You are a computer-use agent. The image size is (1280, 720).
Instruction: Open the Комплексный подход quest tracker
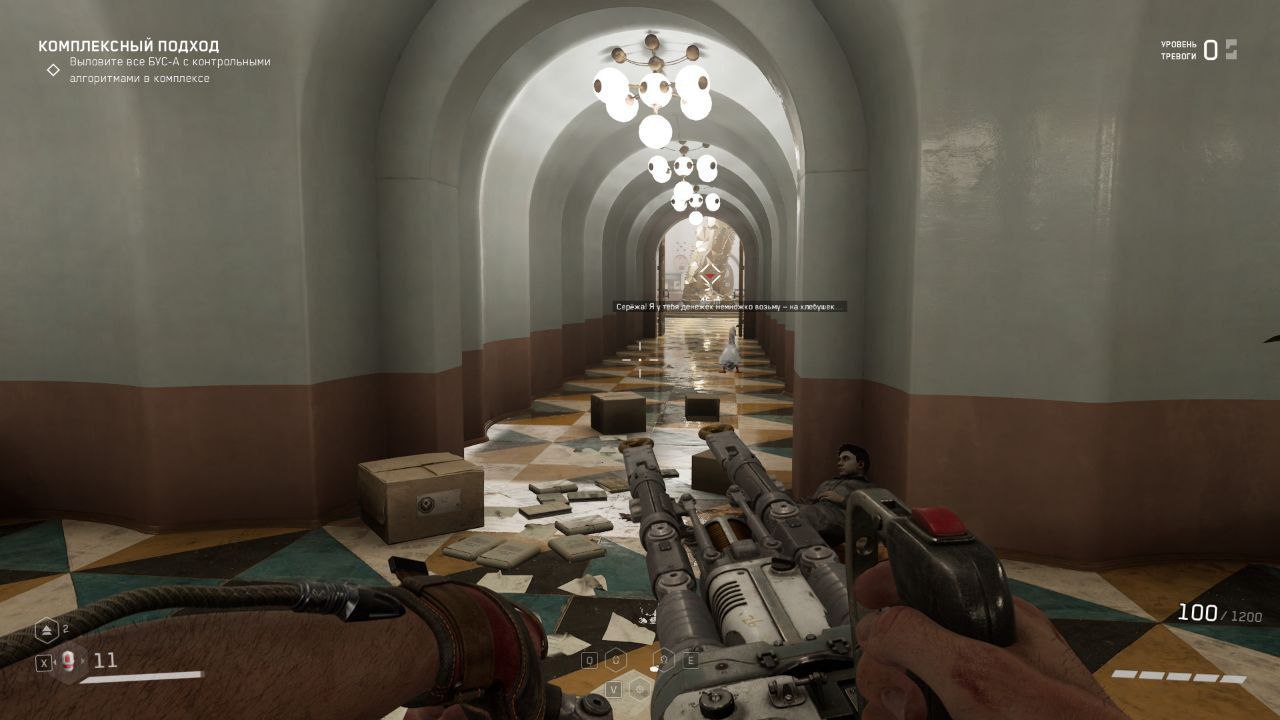tap(128, 46)
